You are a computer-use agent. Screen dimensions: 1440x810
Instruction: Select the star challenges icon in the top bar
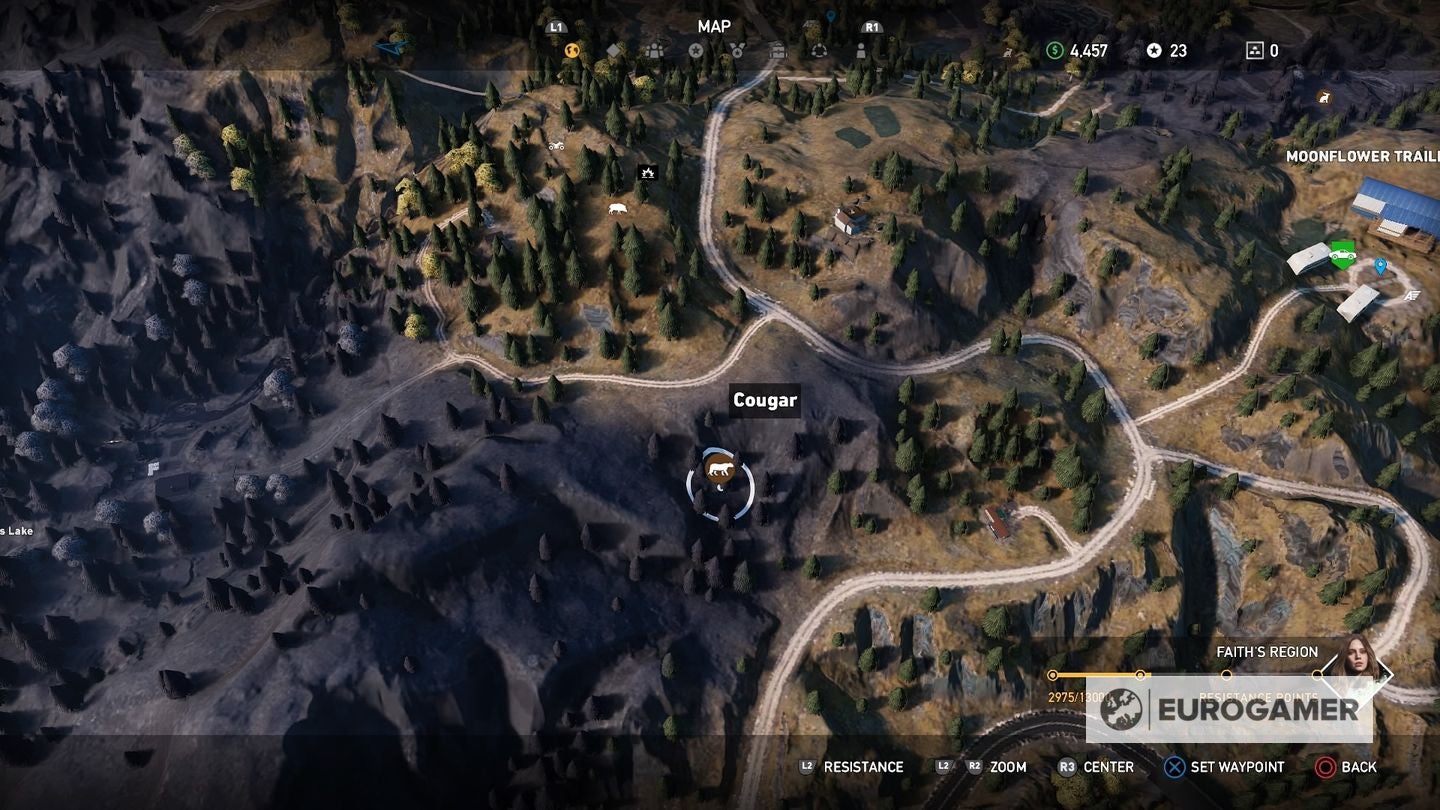coord(696,49)
